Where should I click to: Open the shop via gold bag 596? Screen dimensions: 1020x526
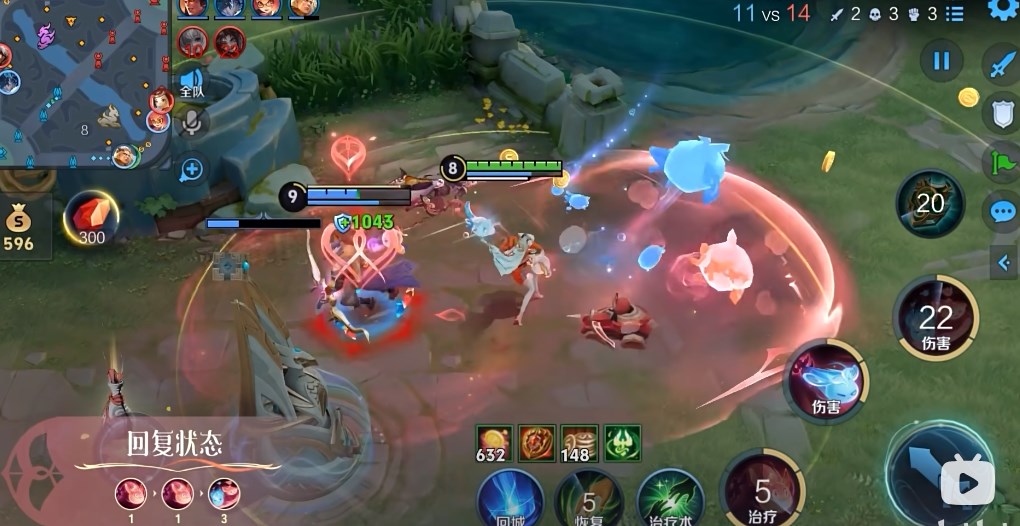pos(19,226)
